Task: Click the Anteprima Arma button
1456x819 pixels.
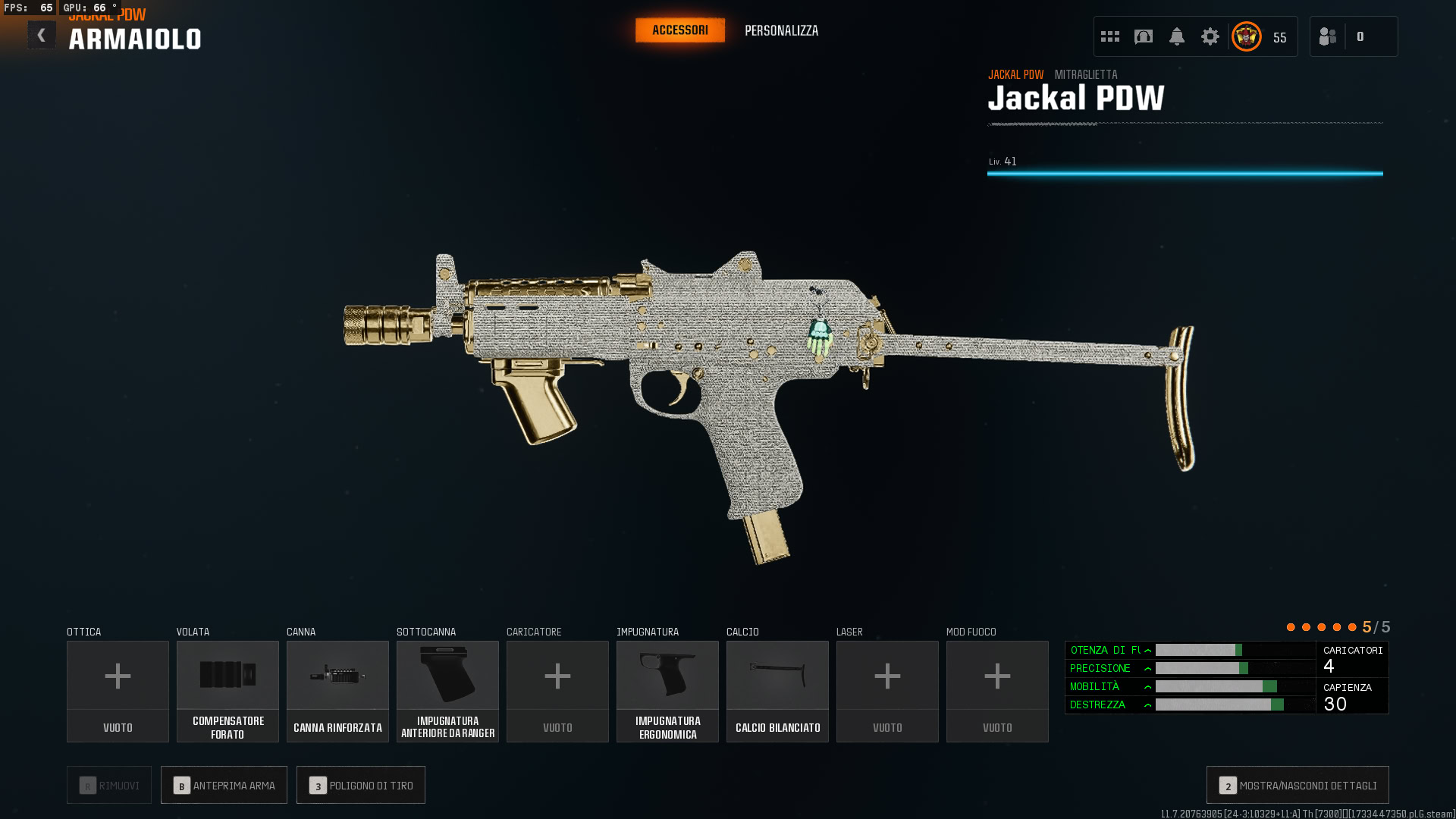Action: click(x=224, y=785)
